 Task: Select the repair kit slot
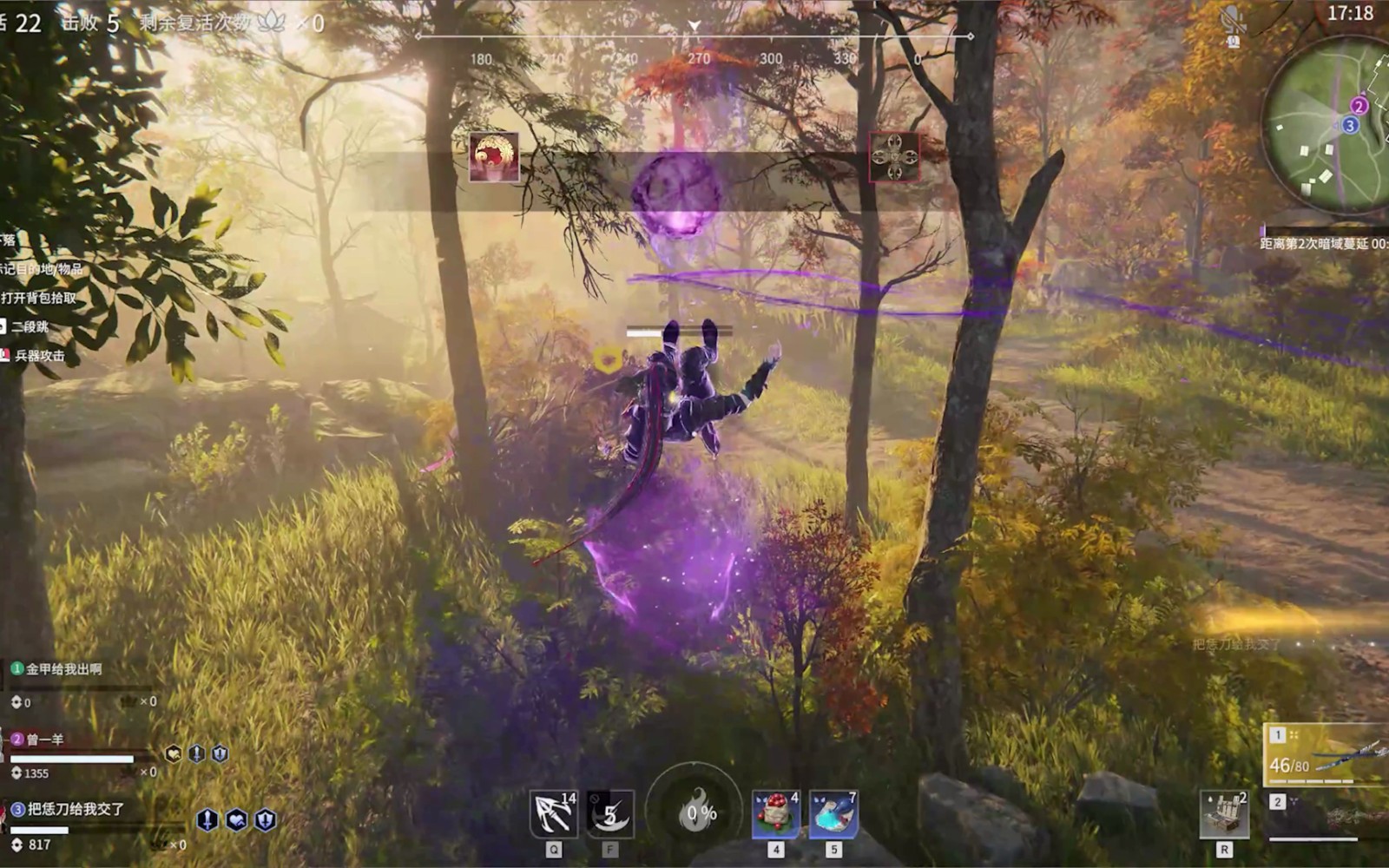1224,814
